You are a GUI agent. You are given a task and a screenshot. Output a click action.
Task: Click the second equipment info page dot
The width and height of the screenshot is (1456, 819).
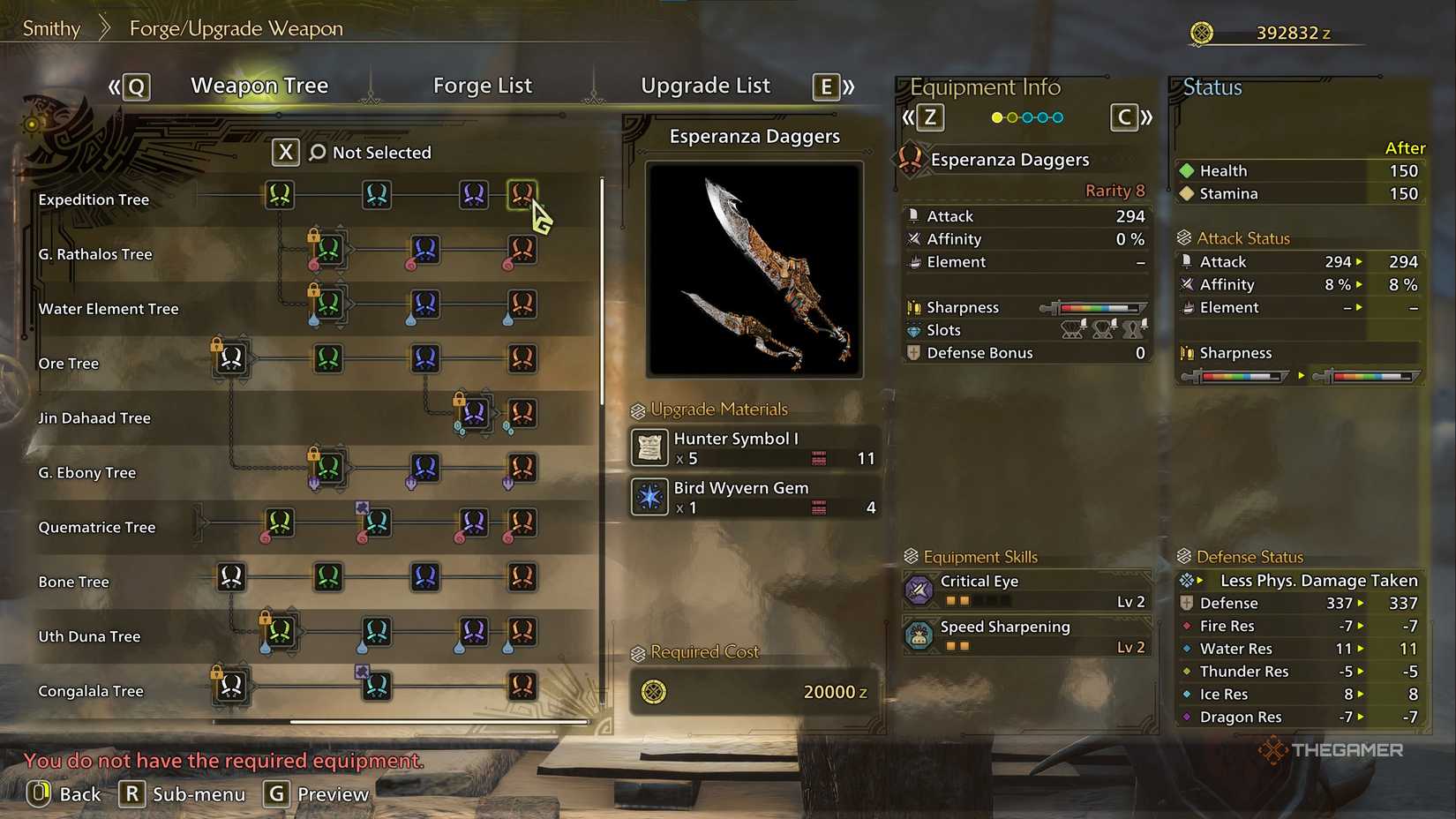coord(1012,116)
